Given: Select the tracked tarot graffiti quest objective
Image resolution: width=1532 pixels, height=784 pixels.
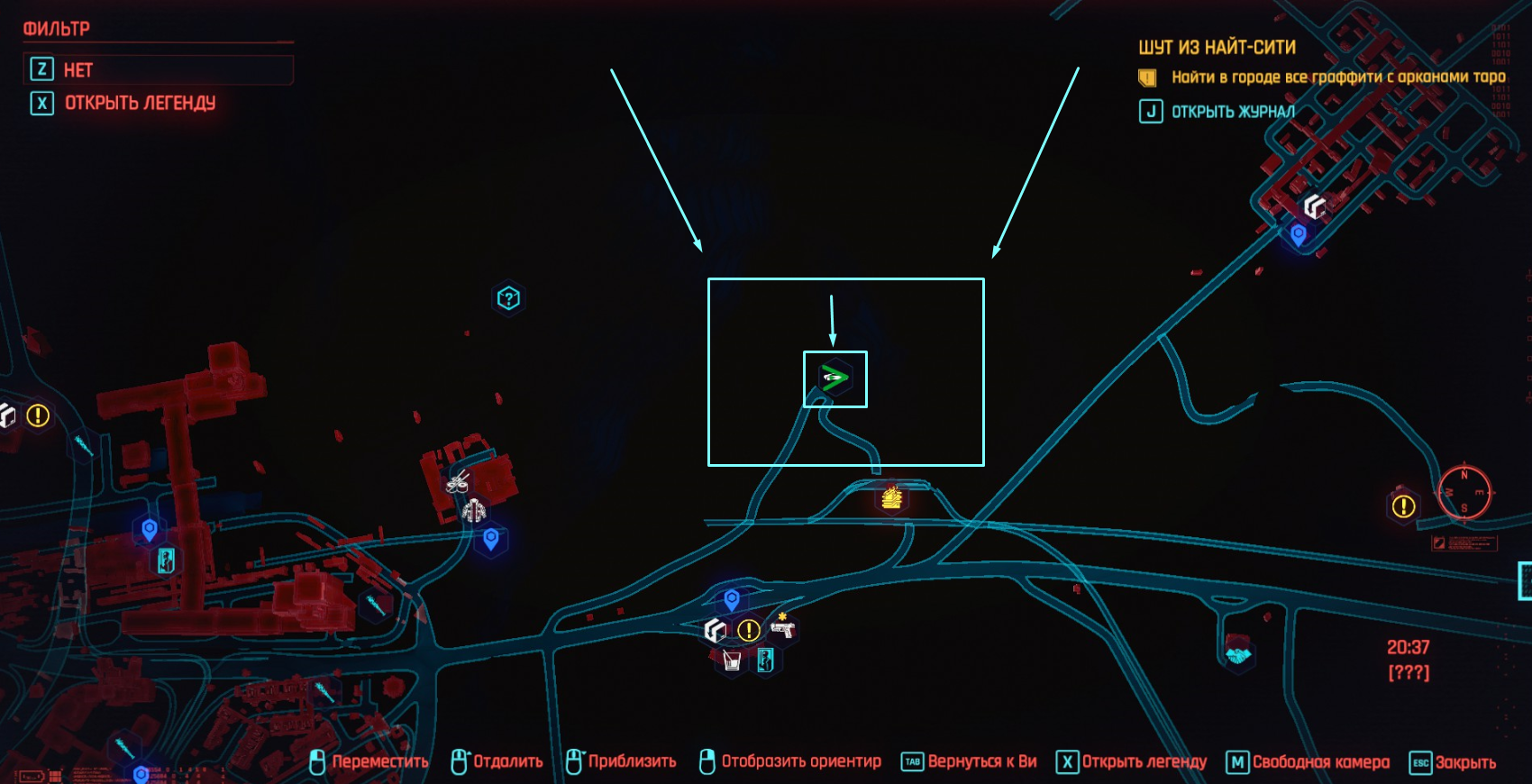Looking at the screenshot, I should [1337, 77].
